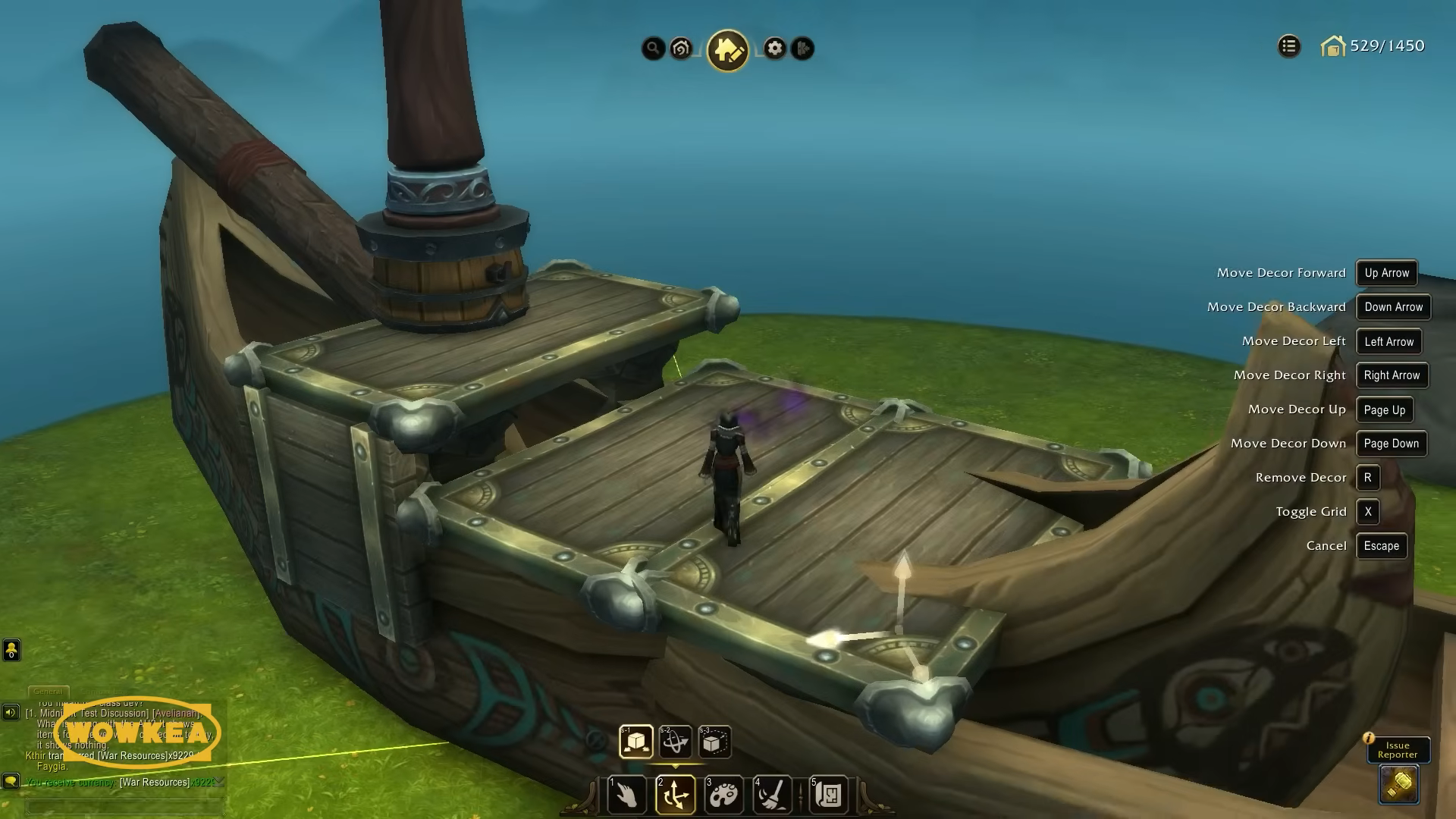
Task: Open the Issue Reporter button
Action: tap(1398, 750)
